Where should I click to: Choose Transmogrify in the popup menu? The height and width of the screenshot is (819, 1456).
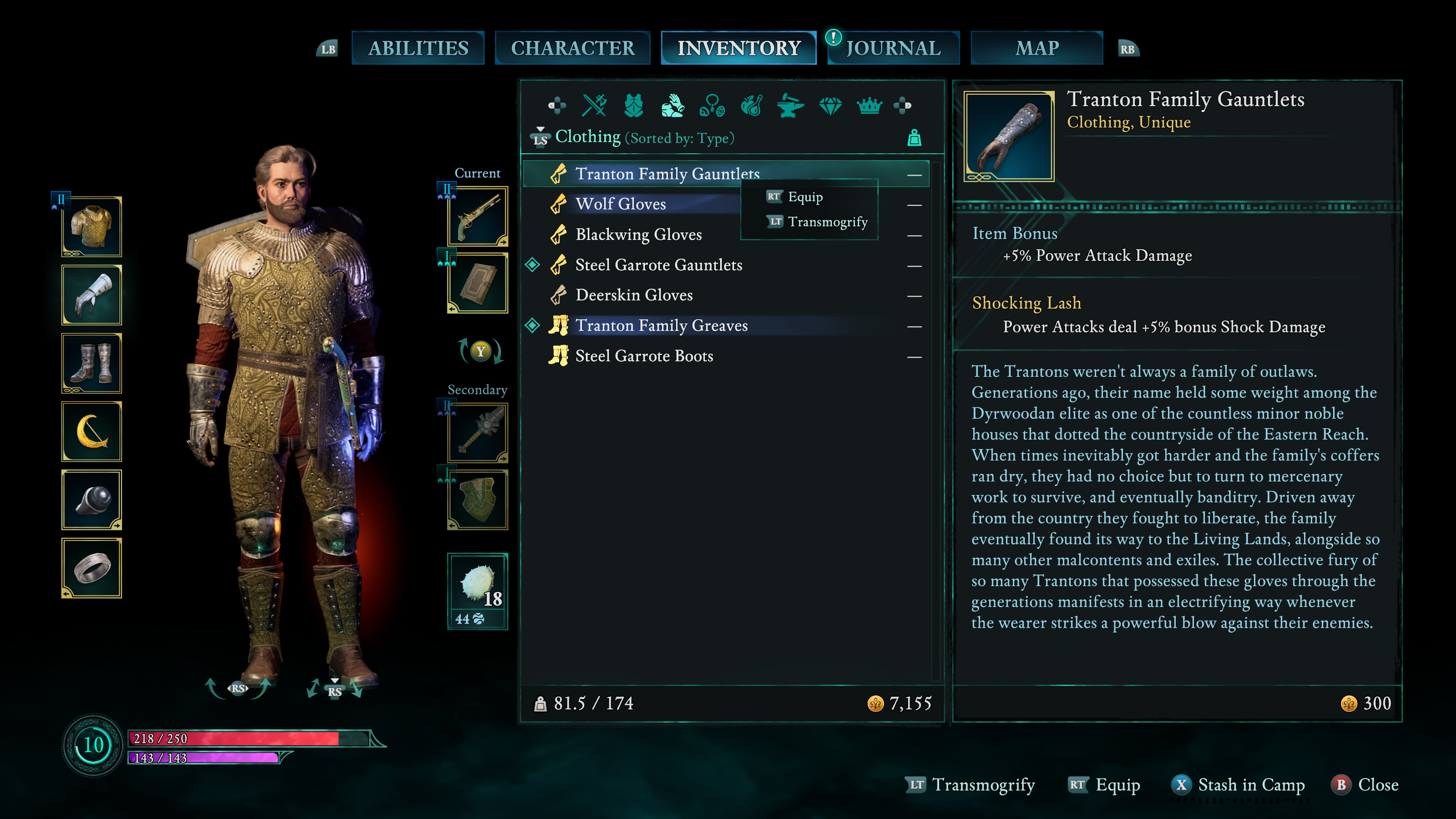tap(827, 221)
